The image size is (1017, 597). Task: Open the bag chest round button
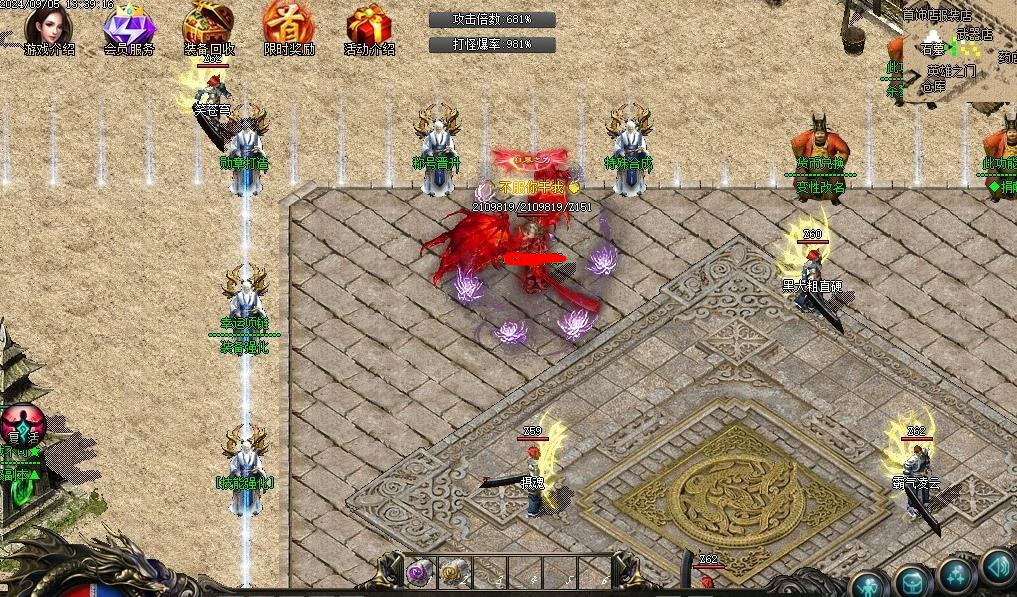click(x=912, y=581)
